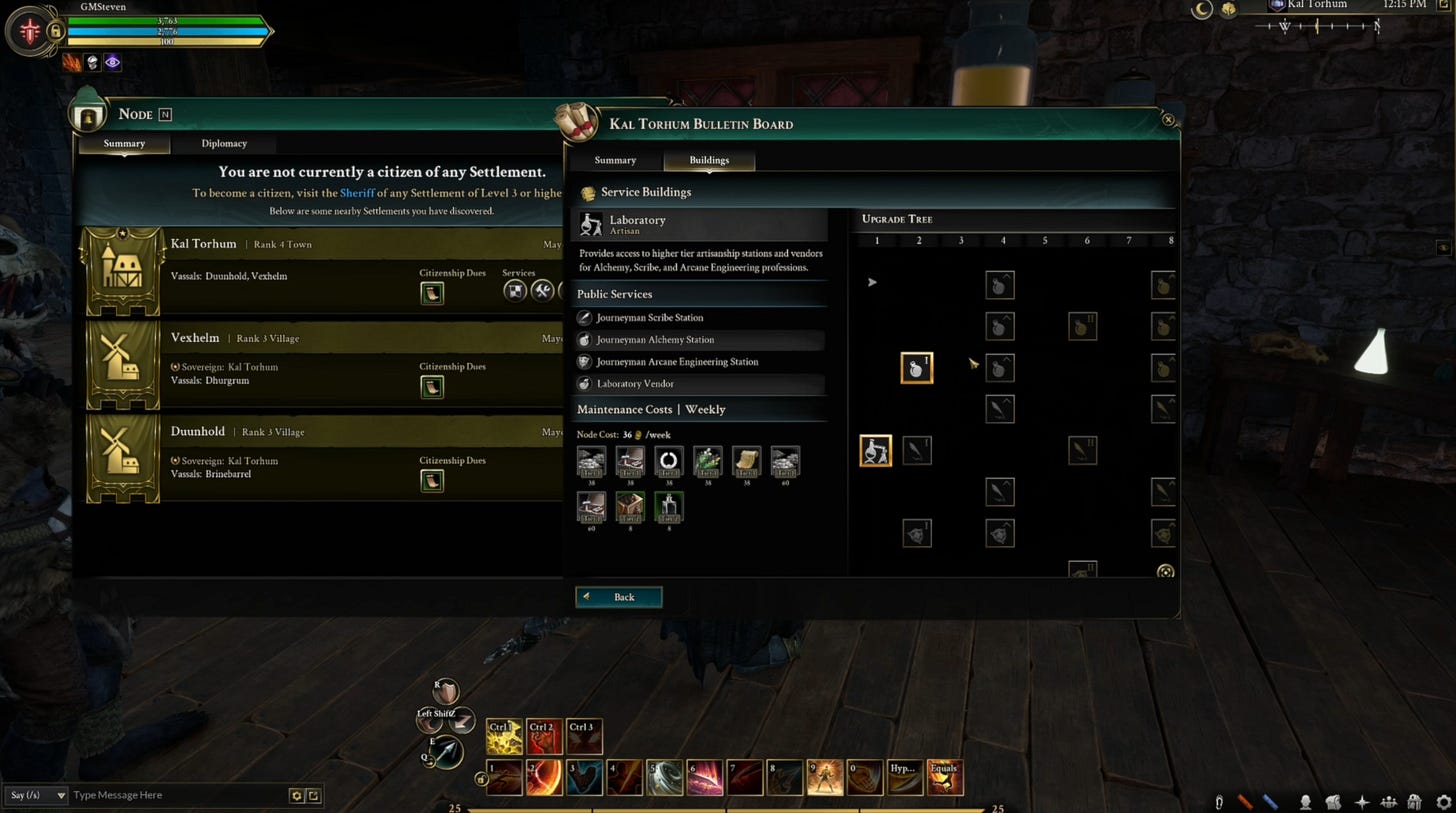1456x813 pixels.
Task: Select the highlighted Laboratory base upgrade node
Action: 876,450
